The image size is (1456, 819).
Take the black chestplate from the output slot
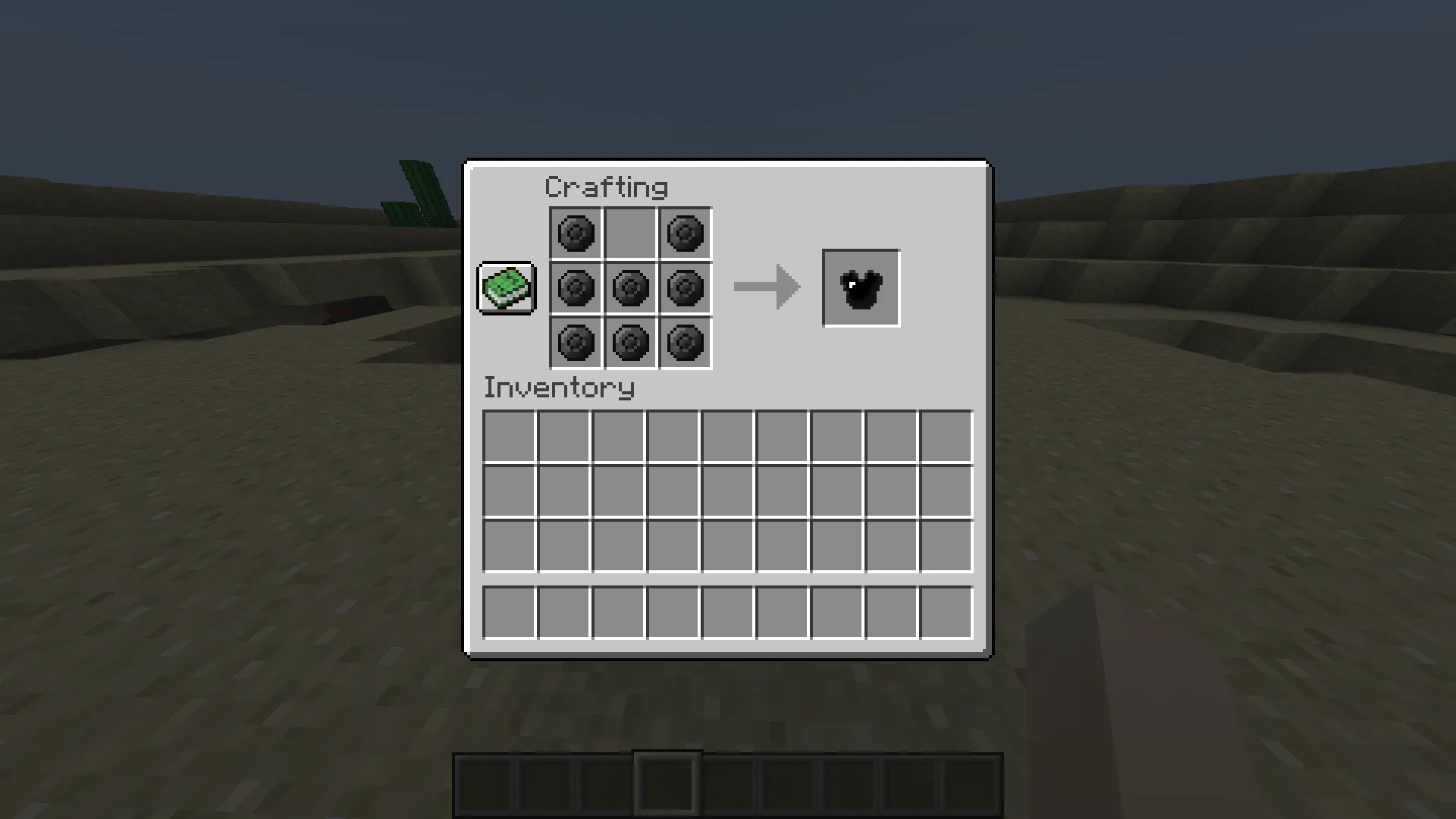861,287
